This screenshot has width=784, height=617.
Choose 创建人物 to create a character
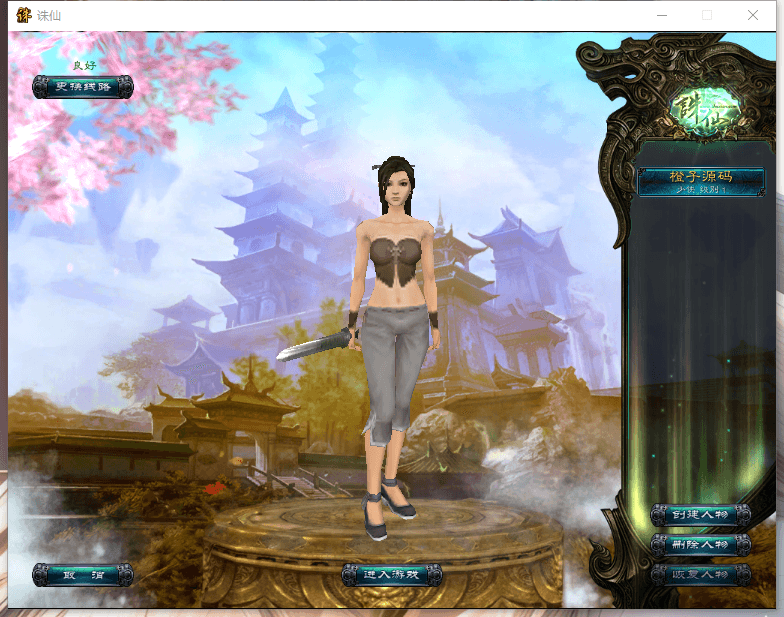point(700,515)
